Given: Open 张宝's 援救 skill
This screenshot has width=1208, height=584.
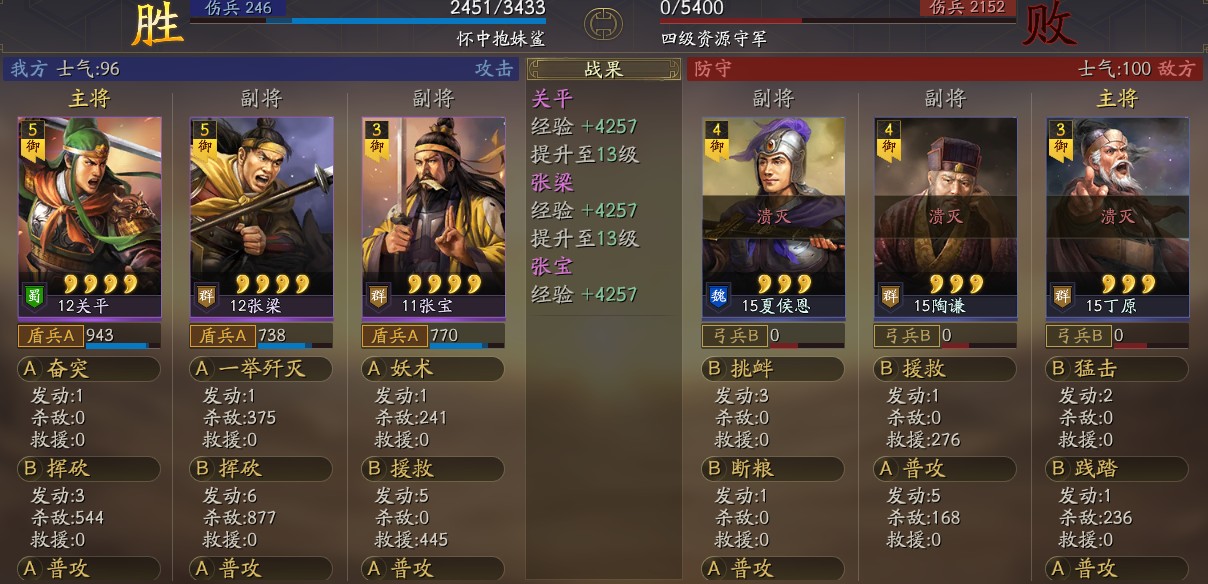Looking at the screenshot, I should pyautogui.click(x=433, y=469).
